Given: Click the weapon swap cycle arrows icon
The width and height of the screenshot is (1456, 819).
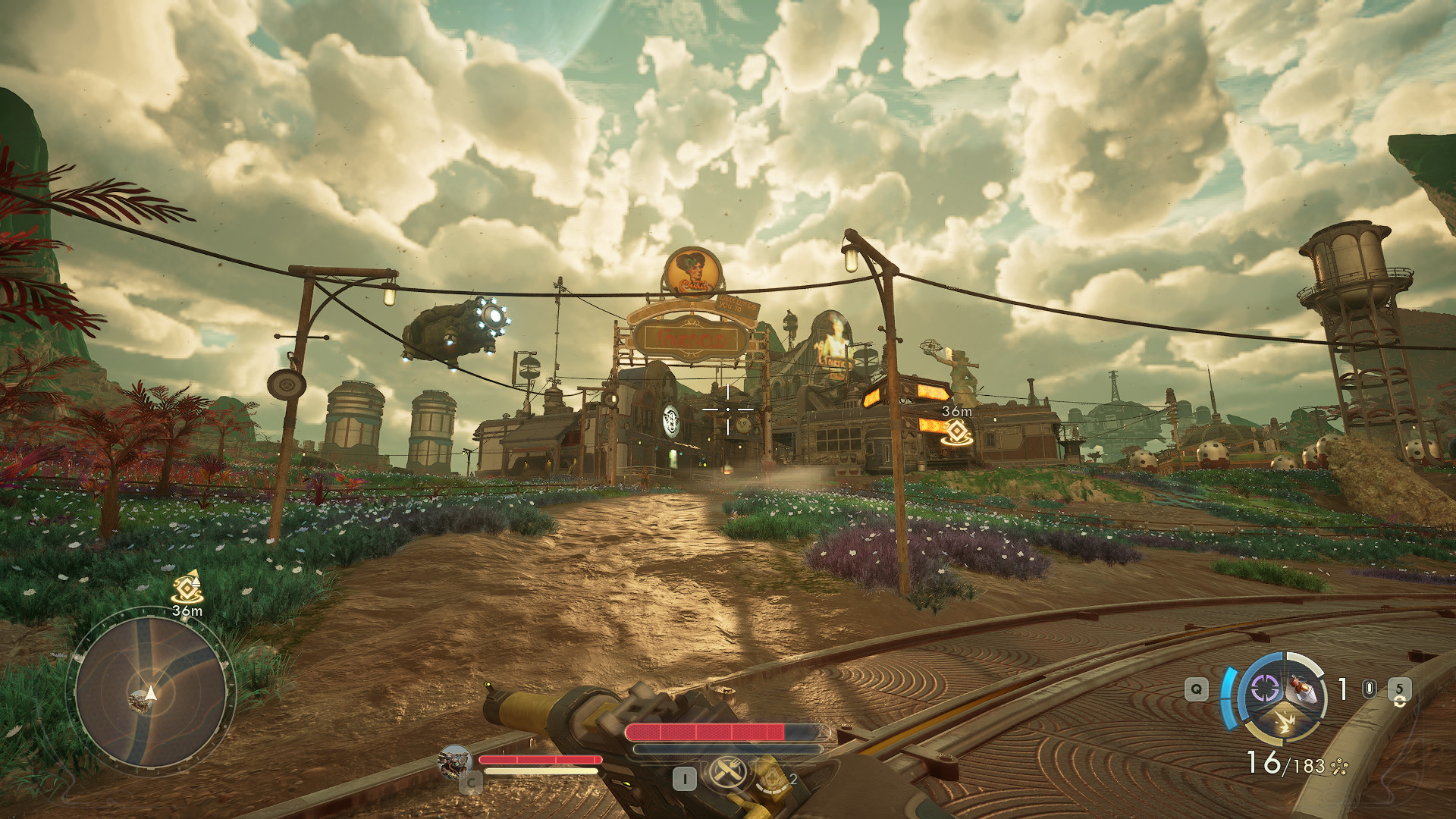Looking at the screenshot, I should click(1399, 703).
